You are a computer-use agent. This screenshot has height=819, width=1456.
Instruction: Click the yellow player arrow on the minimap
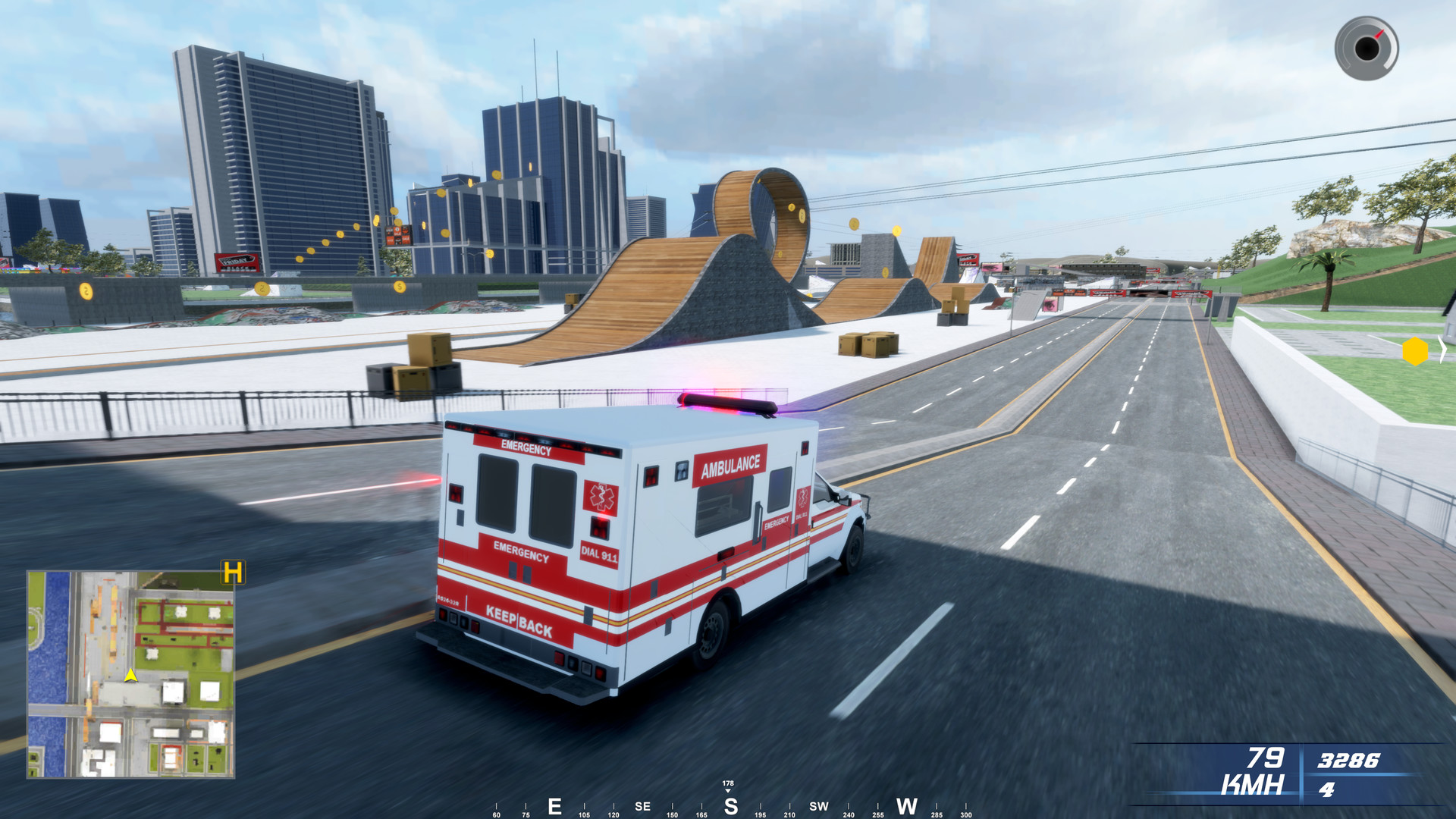tap(129, 673)
